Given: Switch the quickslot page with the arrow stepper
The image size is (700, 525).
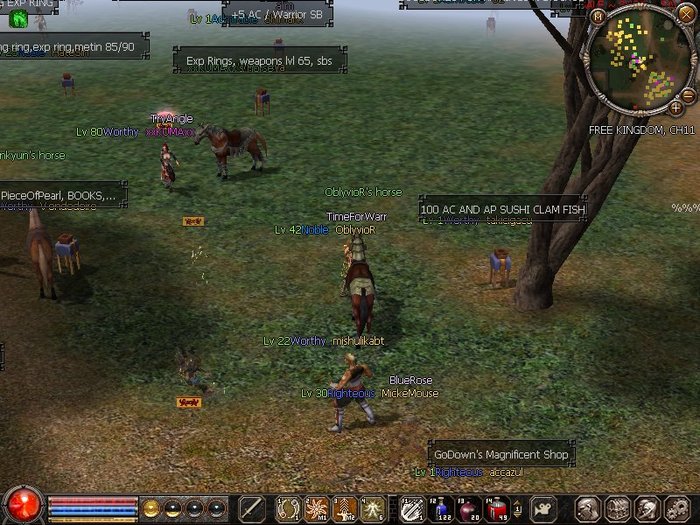Looking at the screenshot, I should point(519,508).
